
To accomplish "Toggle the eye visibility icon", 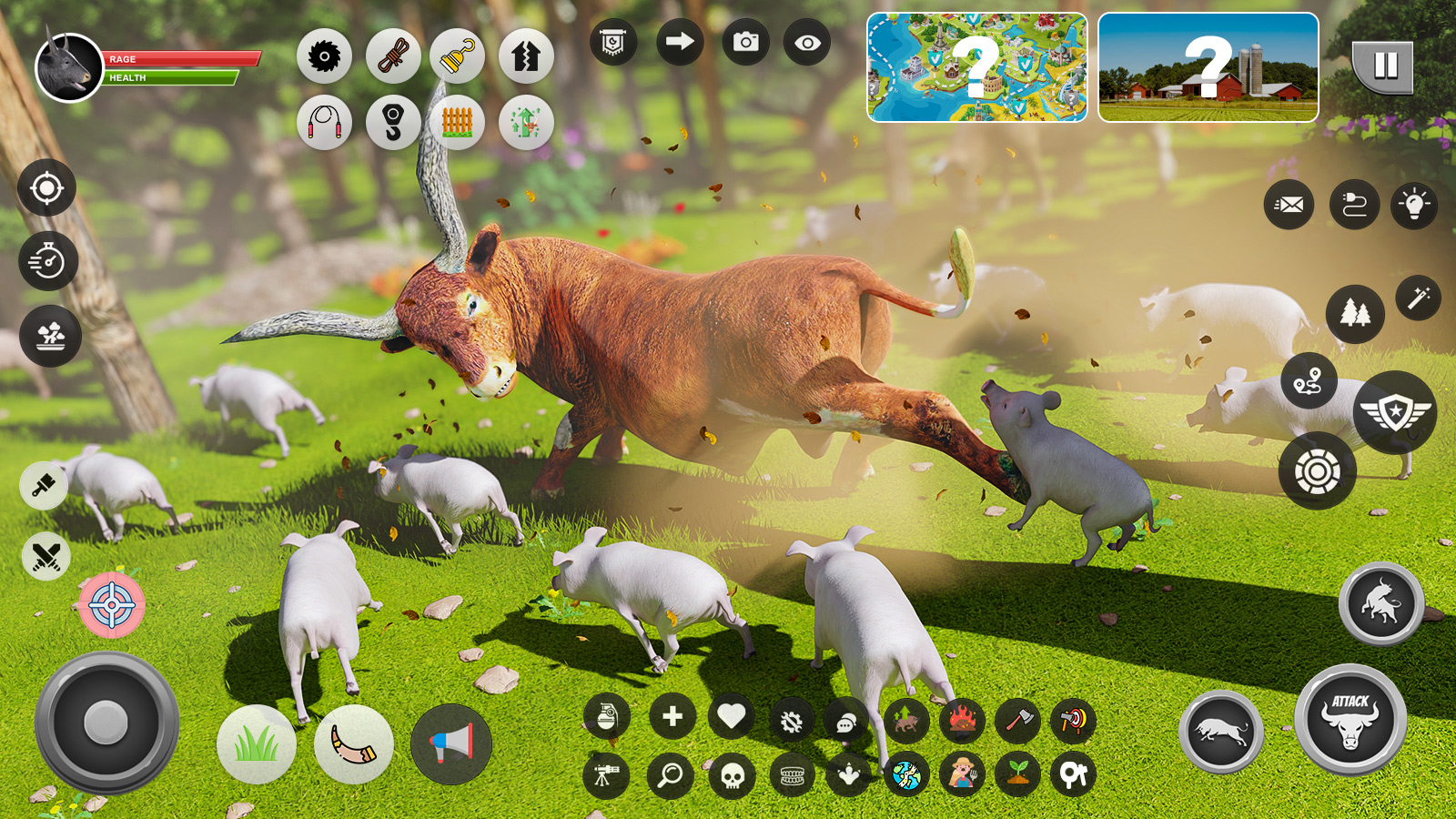I will pyautogui.click(x=806, y=43).
